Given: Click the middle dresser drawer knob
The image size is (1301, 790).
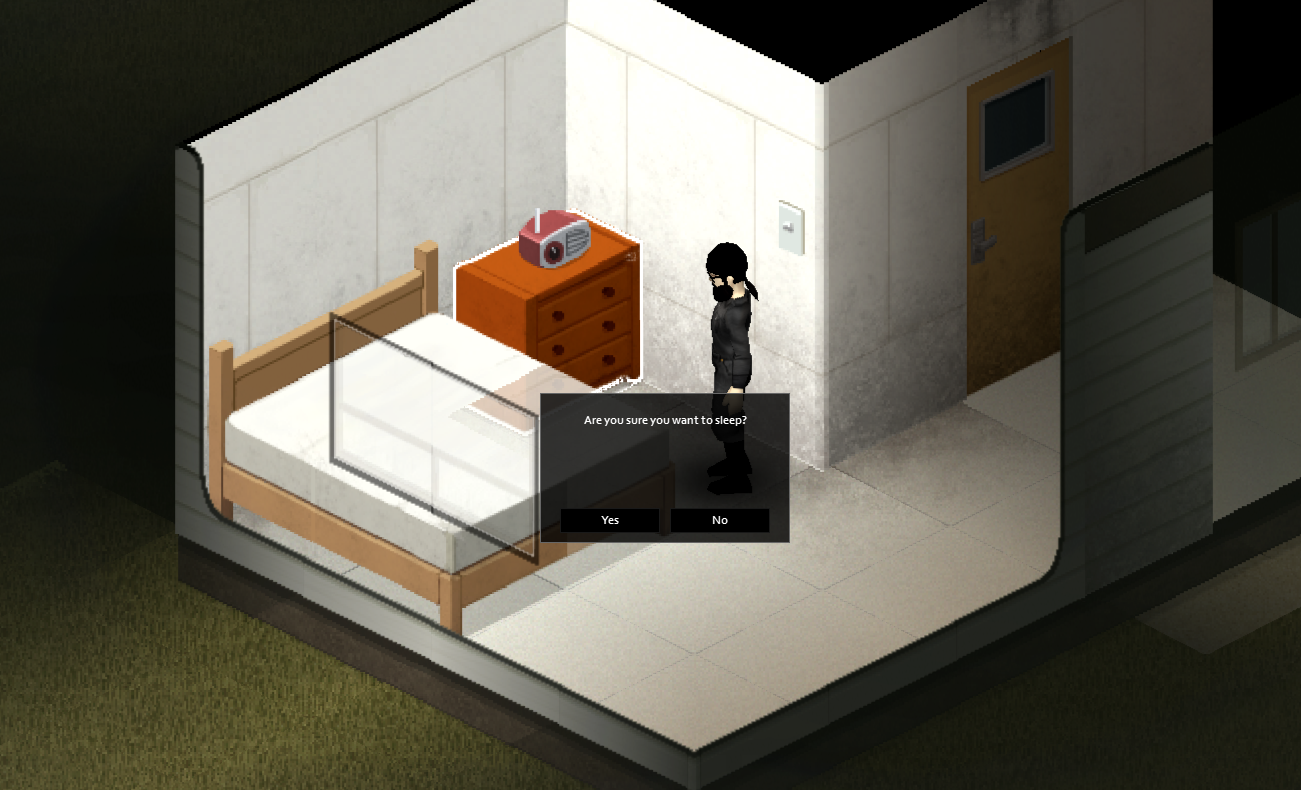Looking at the screenshot, I should (x=607, y=325).
